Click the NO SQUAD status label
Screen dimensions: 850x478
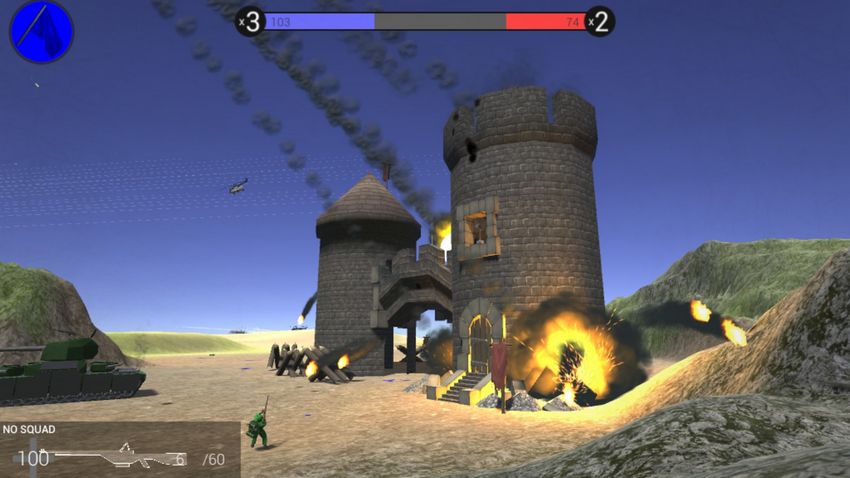(29, 430)
